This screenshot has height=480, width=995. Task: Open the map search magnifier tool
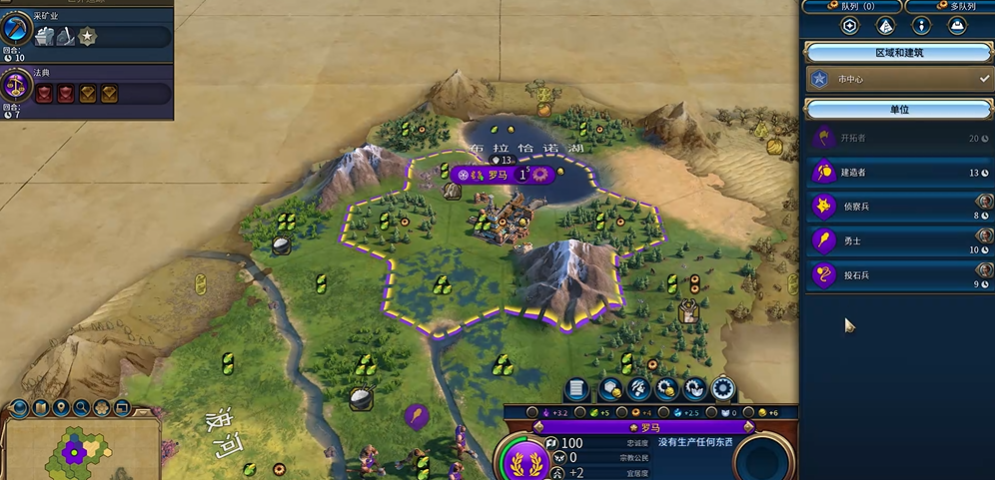pos(82,407)
